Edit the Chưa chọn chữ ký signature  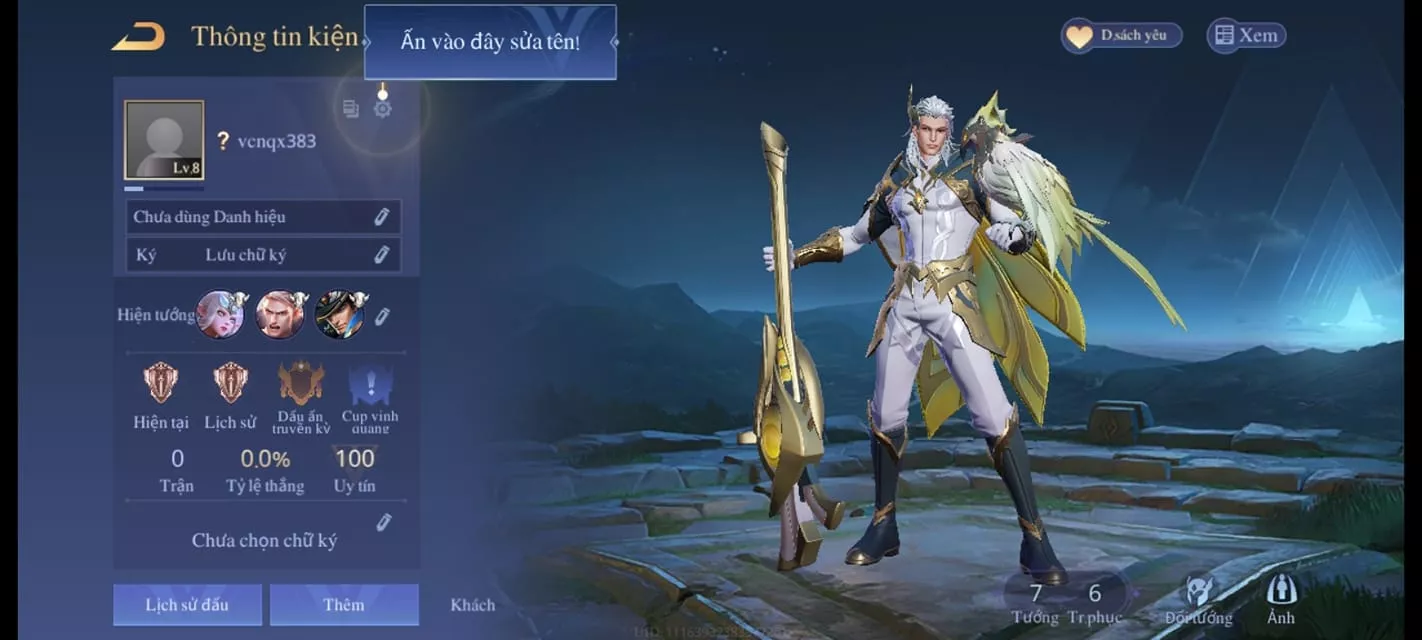383,522
